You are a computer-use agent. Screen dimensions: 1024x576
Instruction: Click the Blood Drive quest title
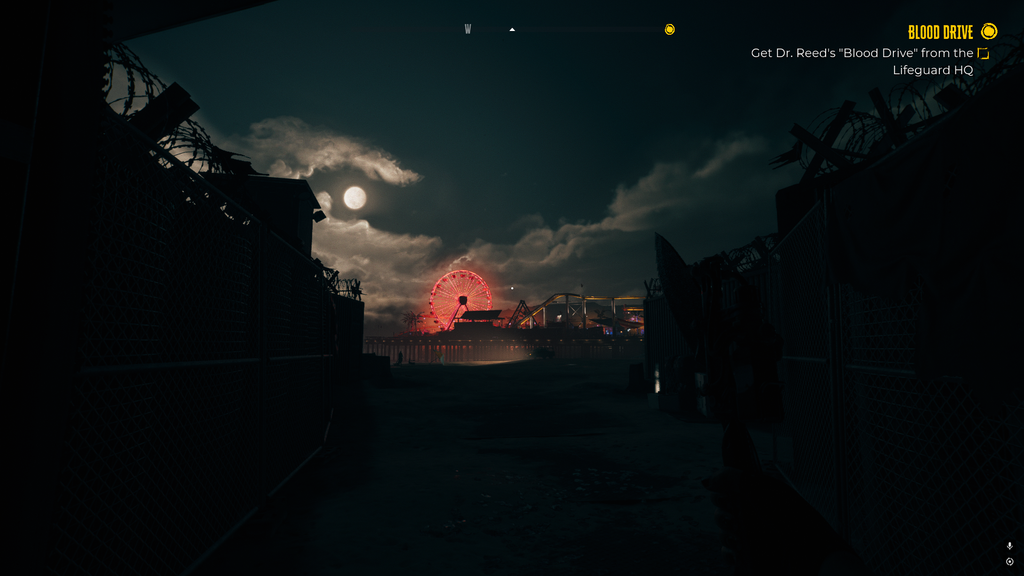(x=939, y=32)
